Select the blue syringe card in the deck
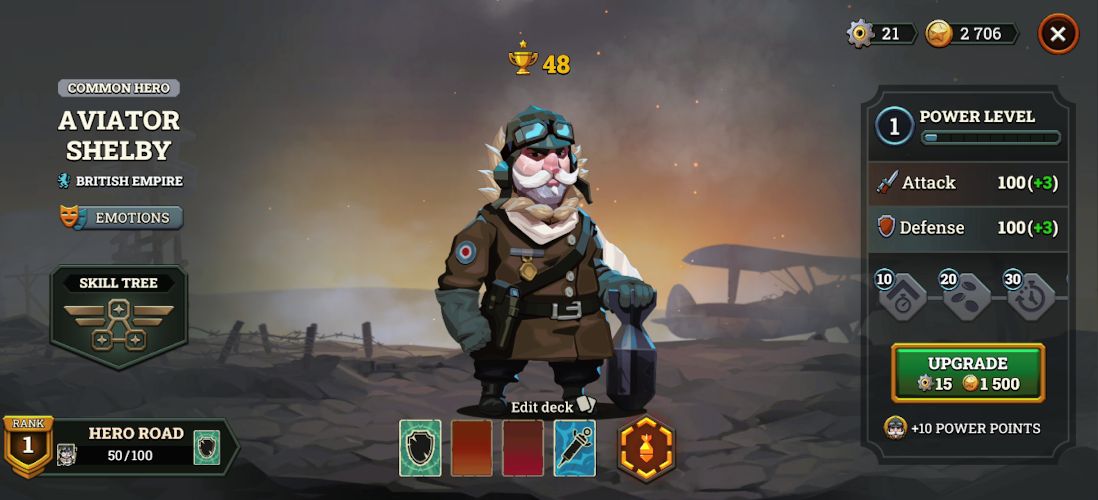Viewport: 1098px width, 500px height. pos(575,447)
